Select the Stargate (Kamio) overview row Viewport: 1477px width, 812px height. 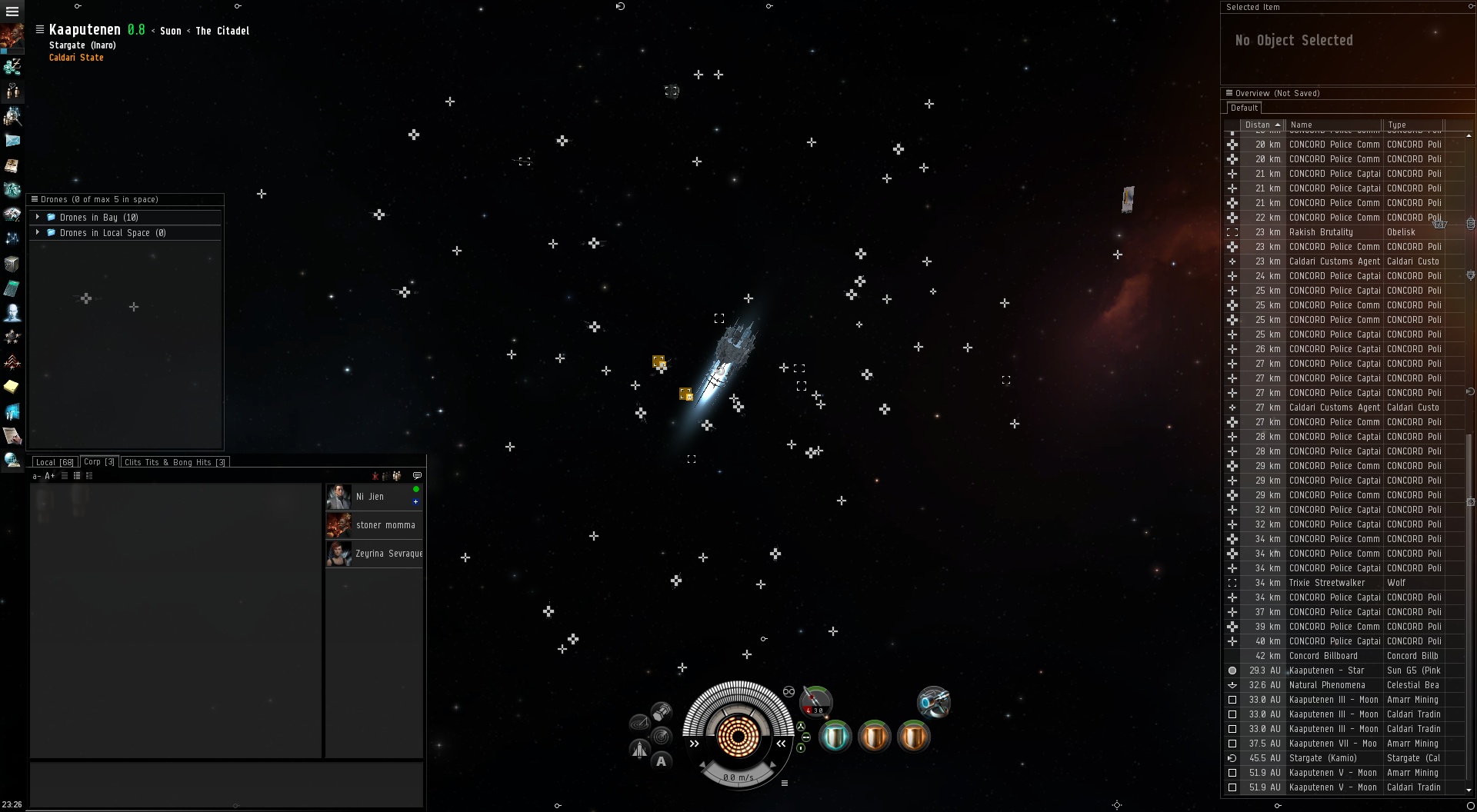click(1335, 758)
